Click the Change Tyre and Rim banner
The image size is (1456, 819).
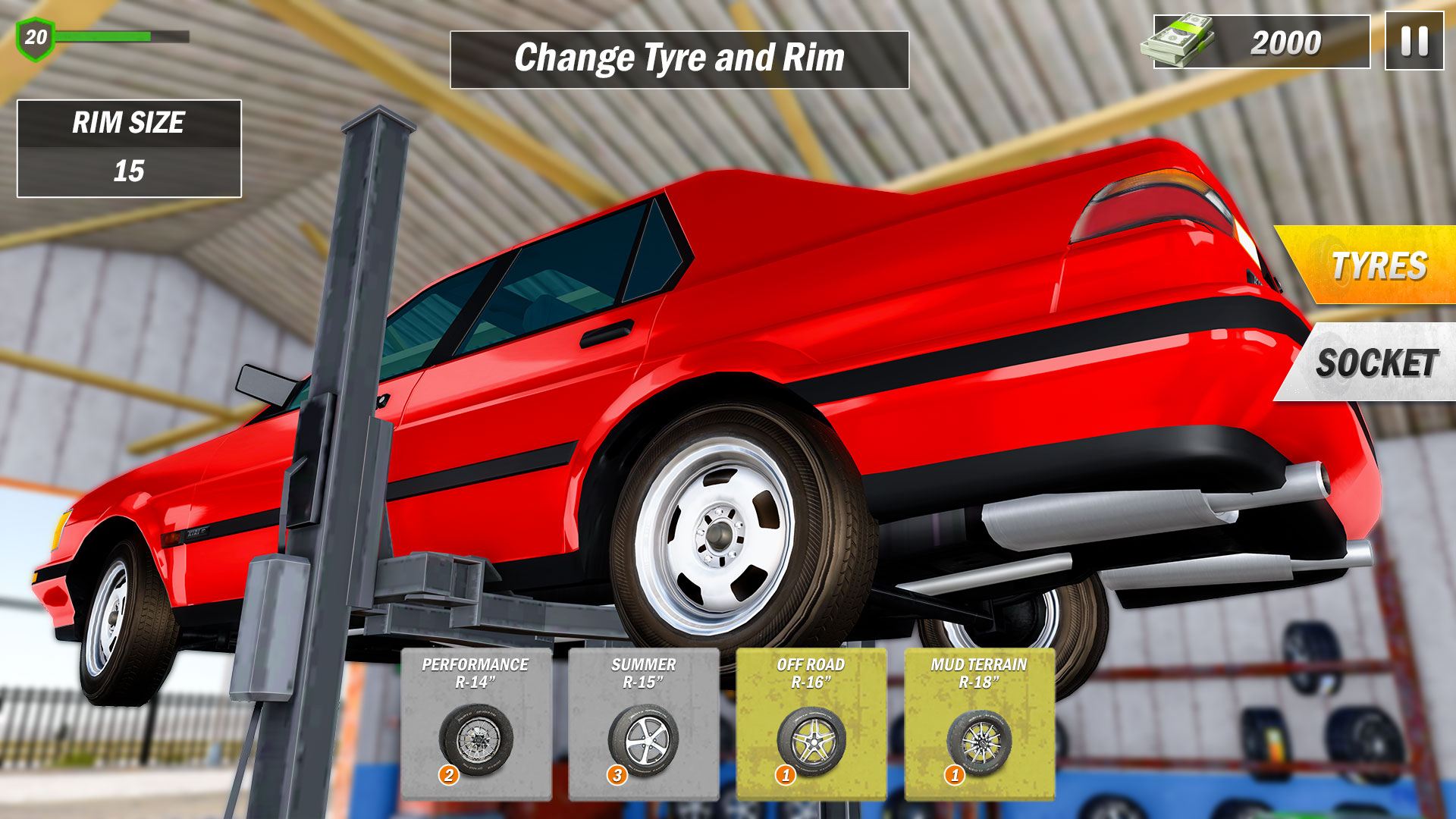680,55
